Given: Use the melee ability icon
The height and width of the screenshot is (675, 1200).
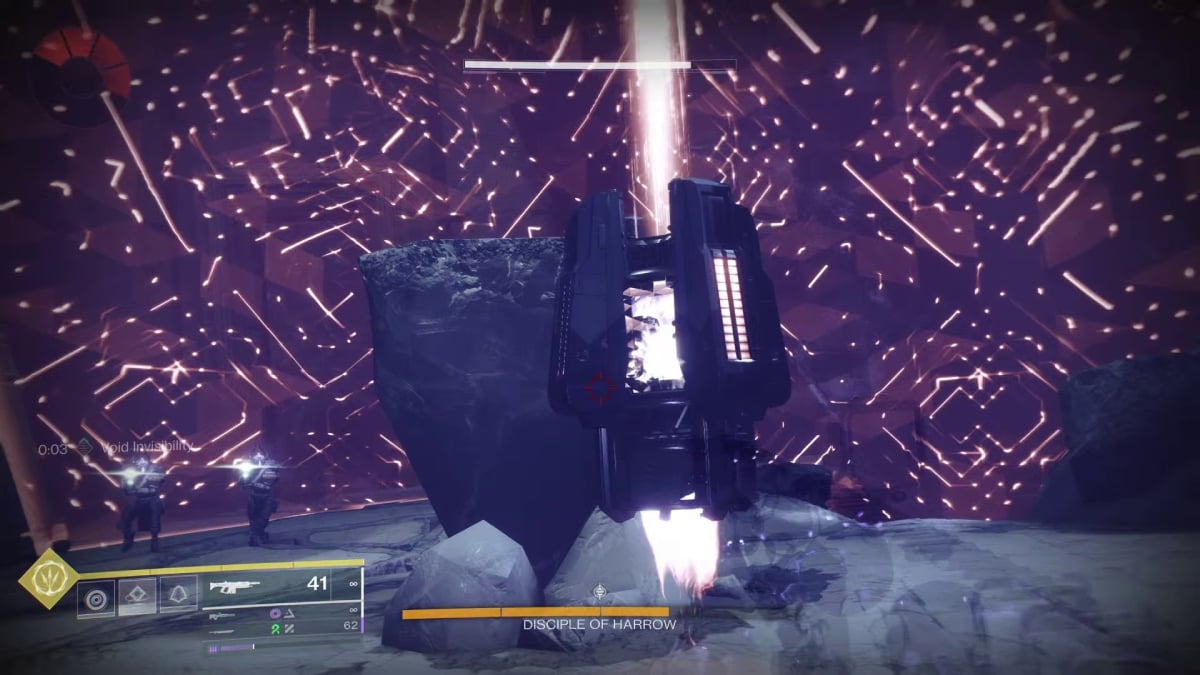Looking at the screenshot, I should (138, 597).
